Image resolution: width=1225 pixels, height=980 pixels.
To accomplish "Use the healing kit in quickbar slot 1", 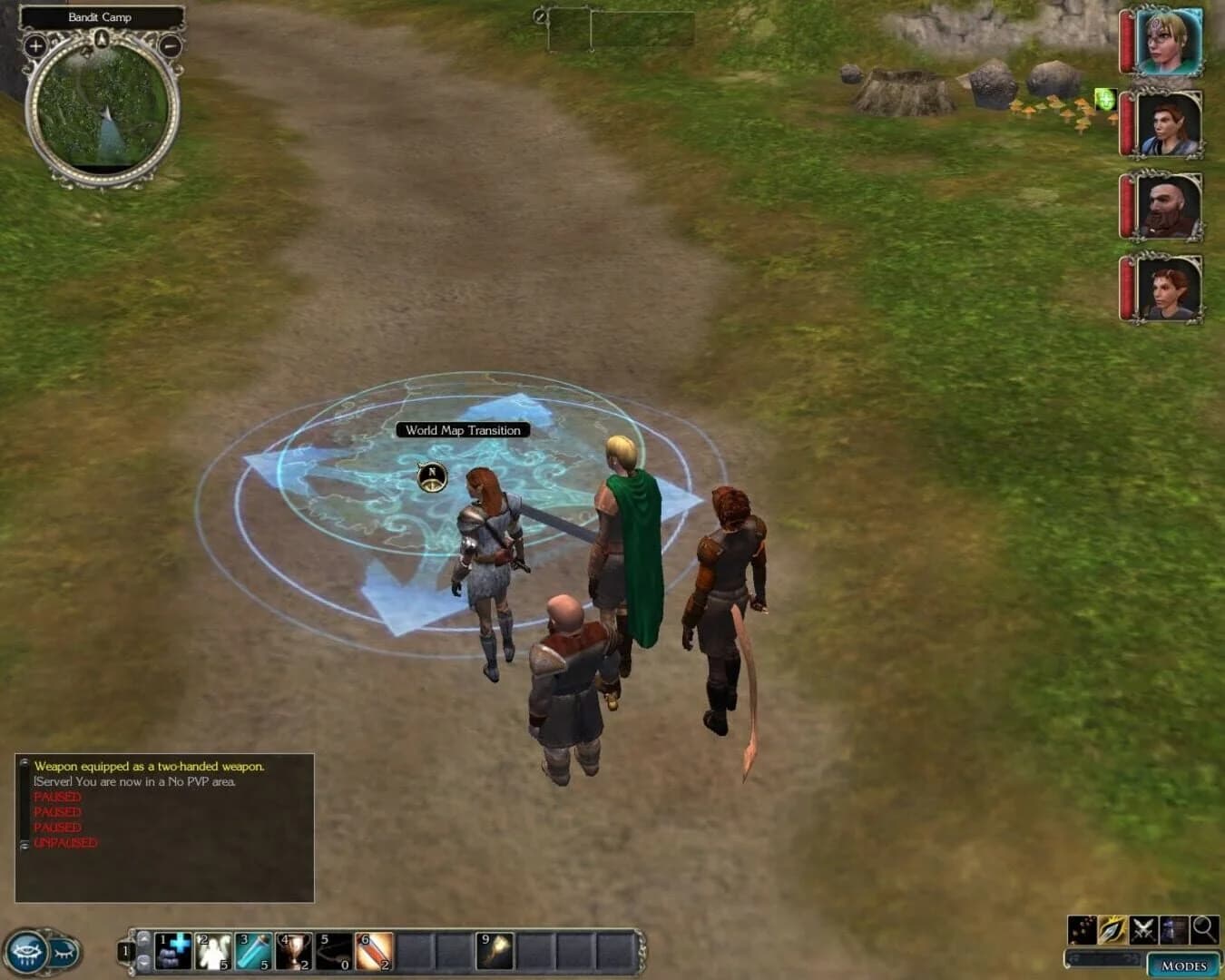I will click(x=174, y=950).
